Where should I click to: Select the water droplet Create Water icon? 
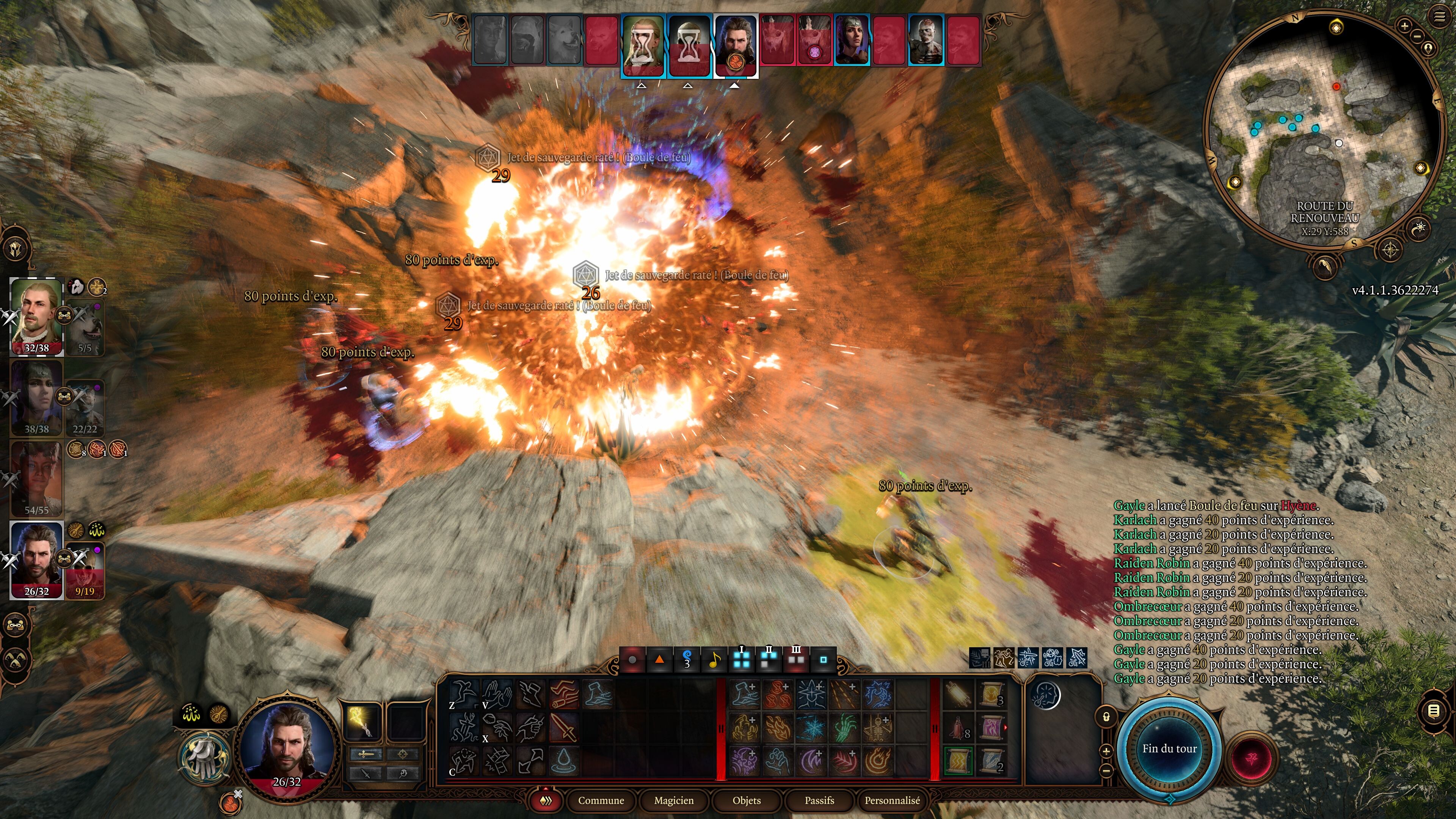click(x=564, y=762)
